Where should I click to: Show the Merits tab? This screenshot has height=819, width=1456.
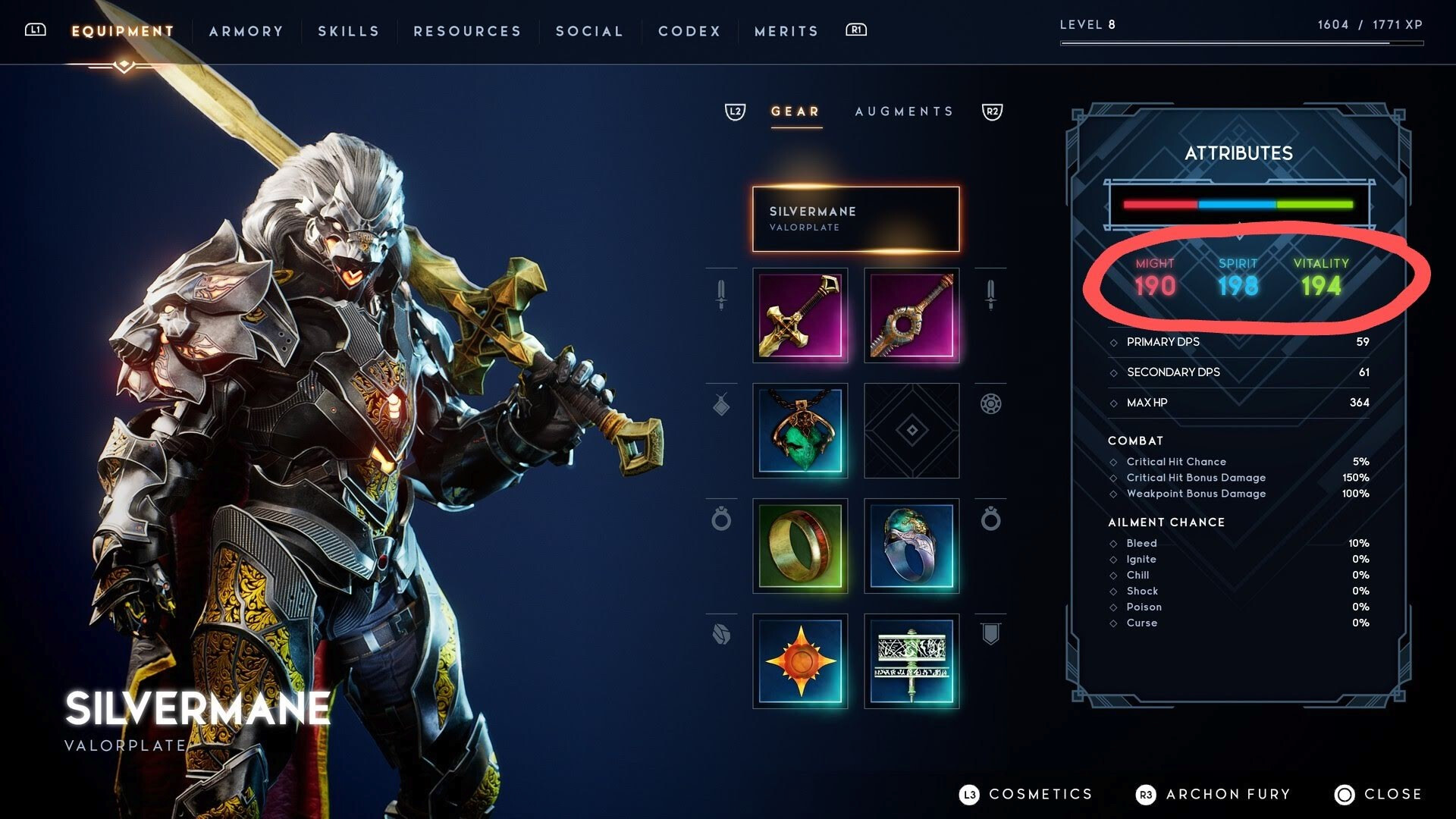pyautogui.click(x=786, y=31)
